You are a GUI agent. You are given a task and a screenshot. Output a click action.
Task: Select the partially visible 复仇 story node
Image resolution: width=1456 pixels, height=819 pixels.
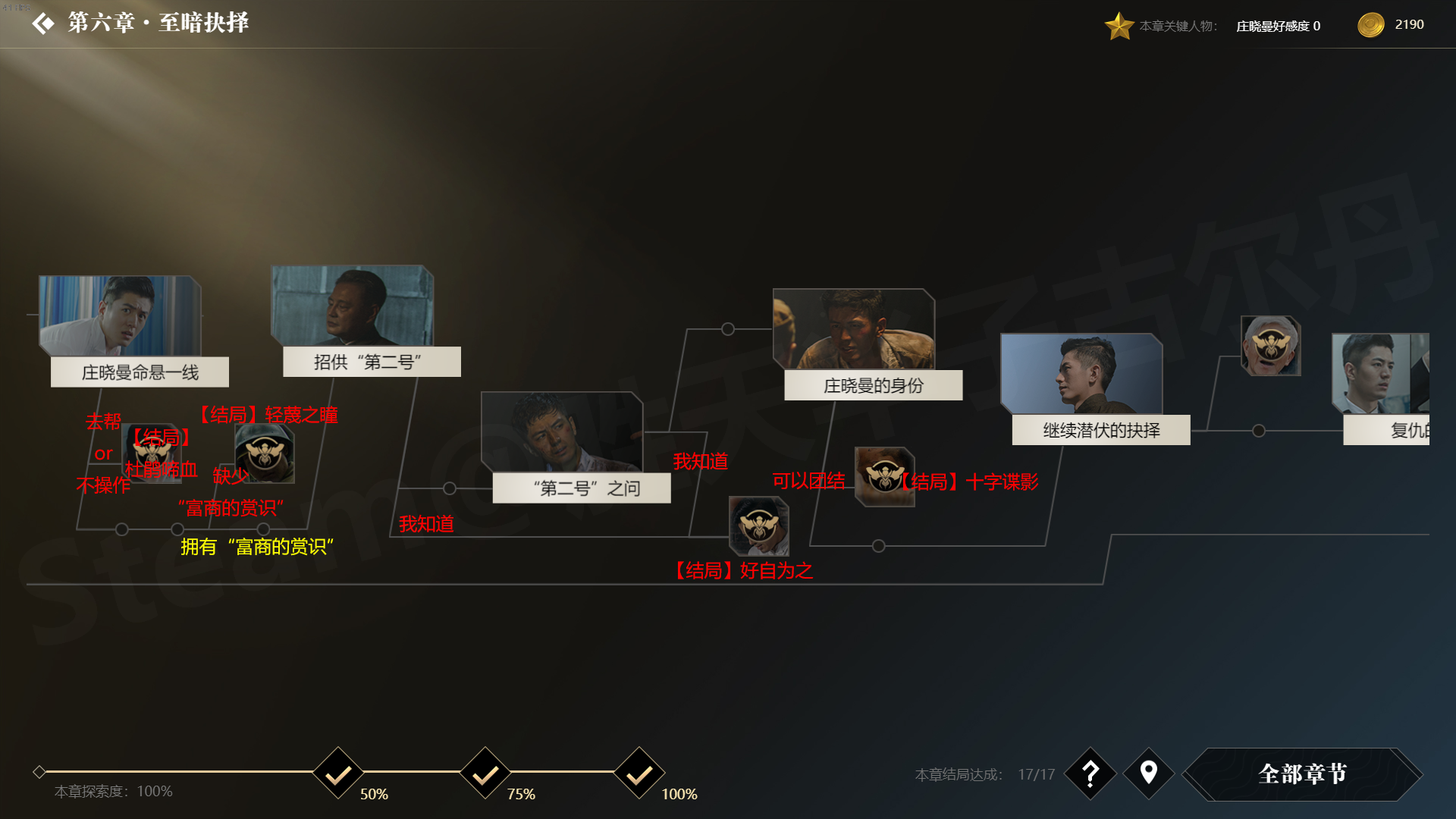(1381, 388)
